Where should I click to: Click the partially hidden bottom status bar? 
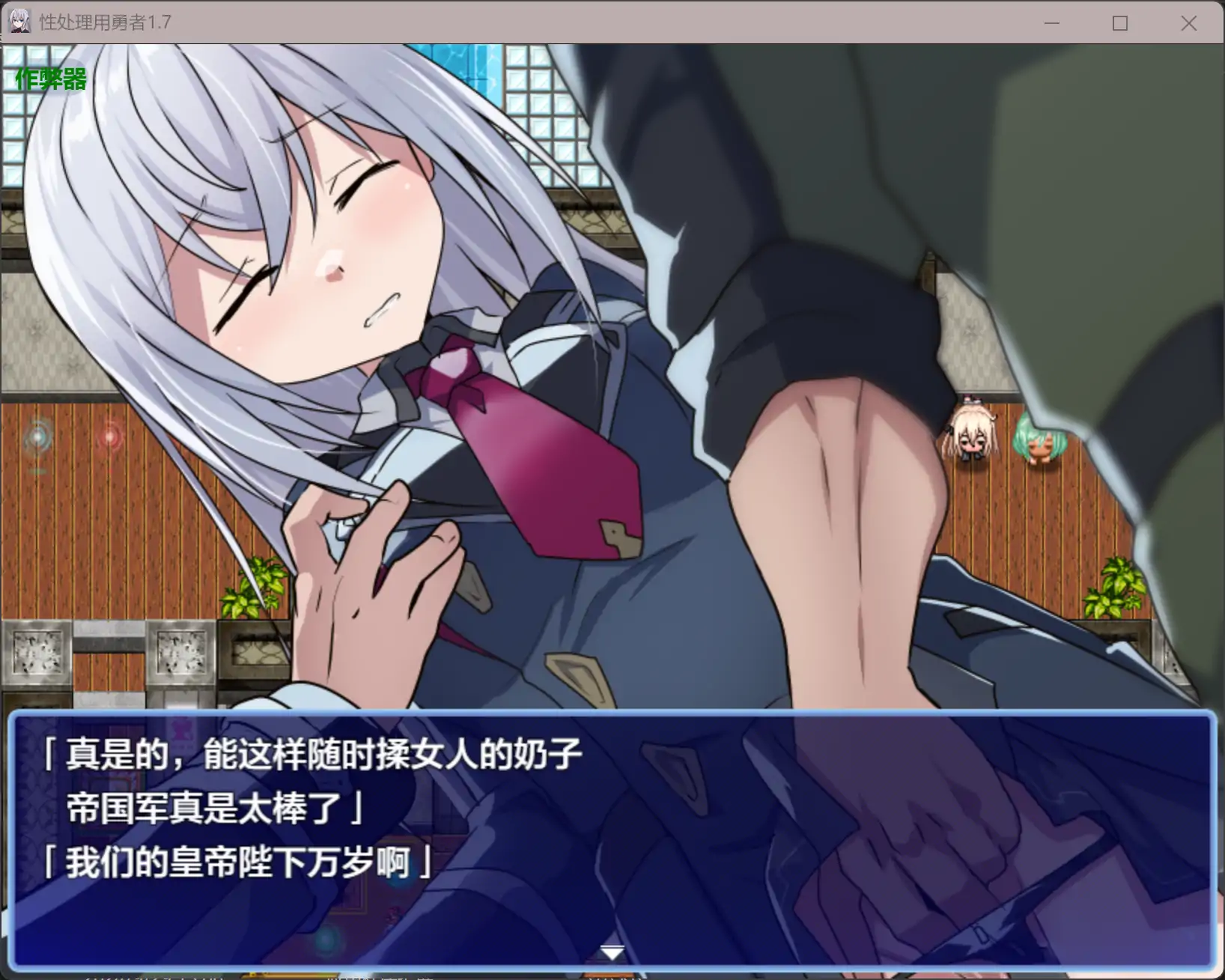(x=300, y=973)
